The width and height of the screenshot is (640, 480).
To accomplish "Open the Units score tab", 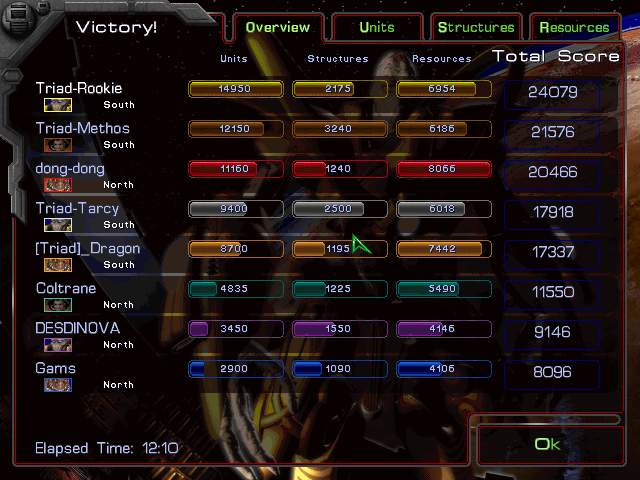I will coord(377,27).
